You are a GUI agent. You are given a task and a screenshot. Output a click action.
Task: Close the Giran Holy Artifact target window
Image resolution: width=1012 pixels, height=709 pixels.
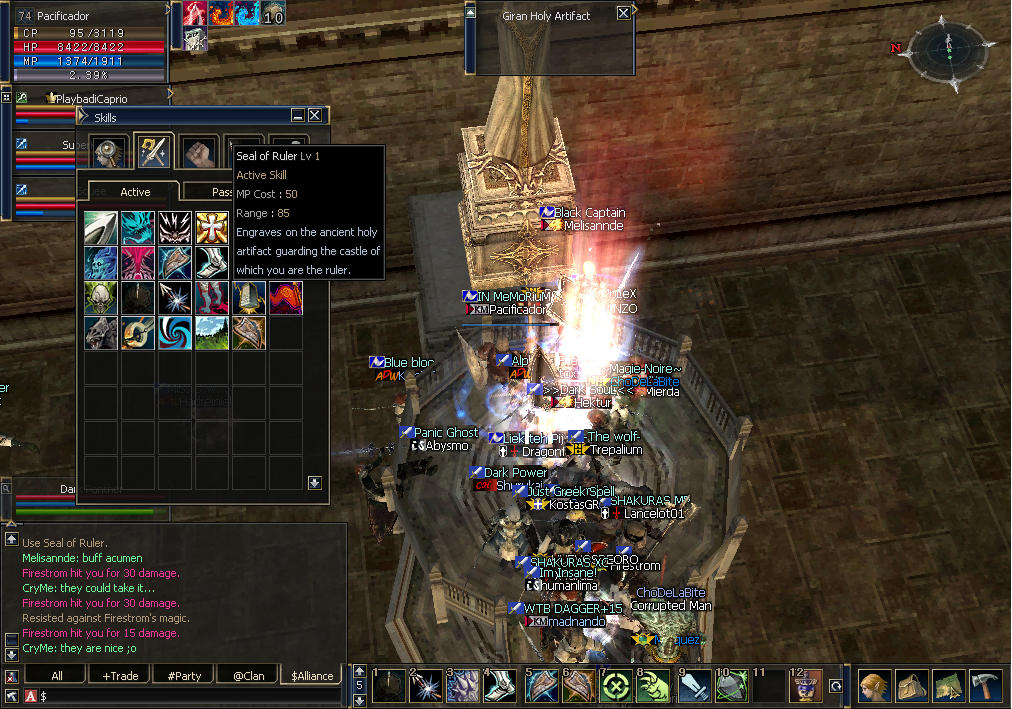point(624,13)
